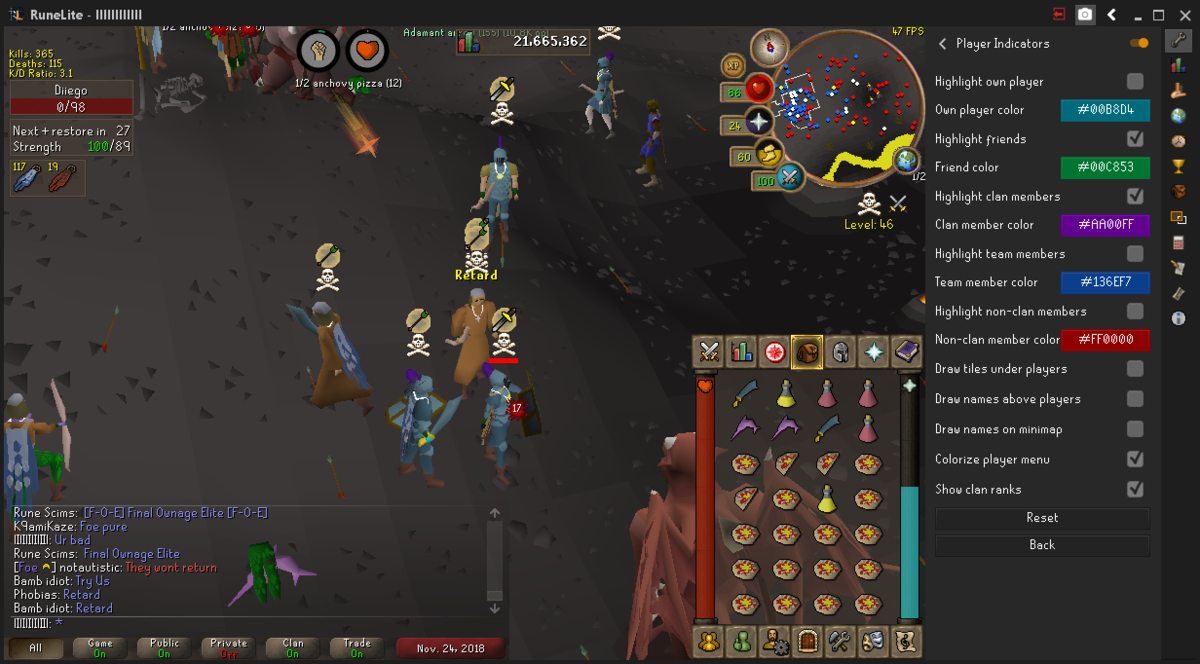Switch off the Player Indicators plugin toggle

[x=1139, y=43]
